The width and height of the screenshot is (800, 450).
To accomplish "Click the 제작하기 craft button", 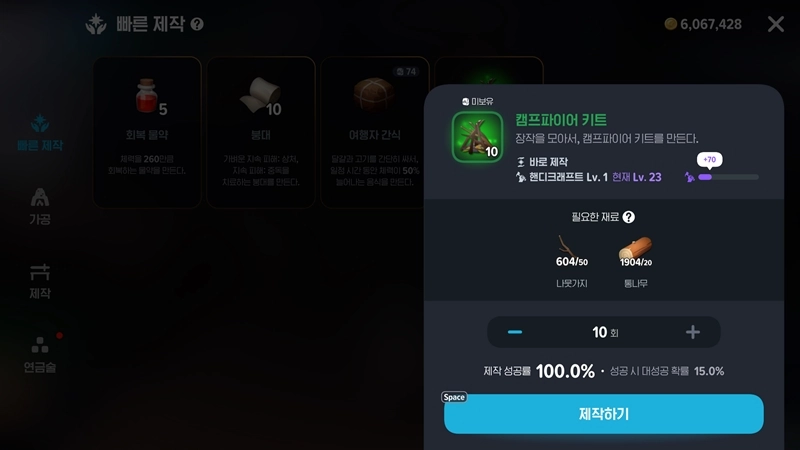I will tap(603, 414).
